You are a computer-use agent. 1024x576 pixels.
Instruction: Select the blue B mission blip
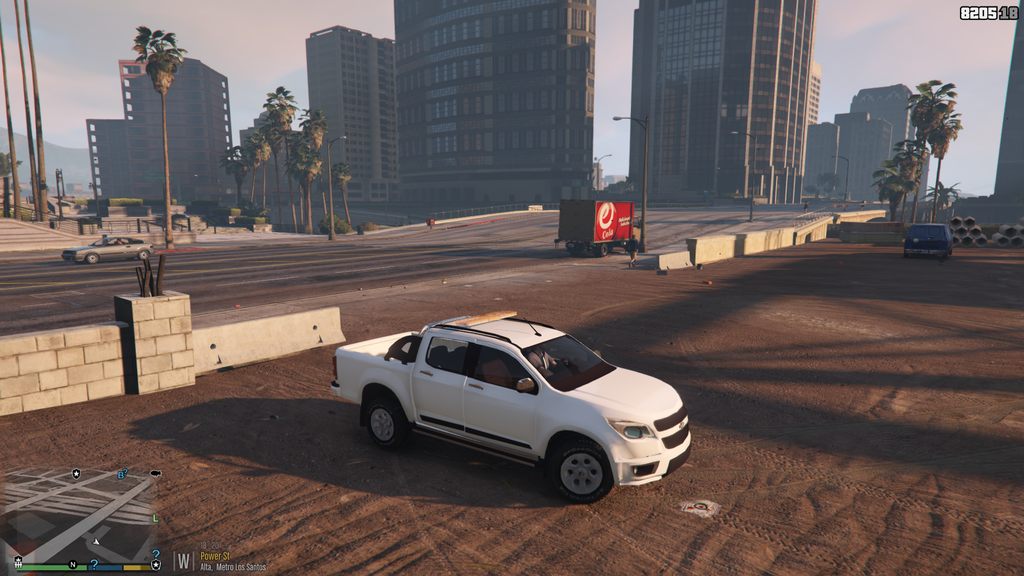pyautogui.click(x=122, y=474)
